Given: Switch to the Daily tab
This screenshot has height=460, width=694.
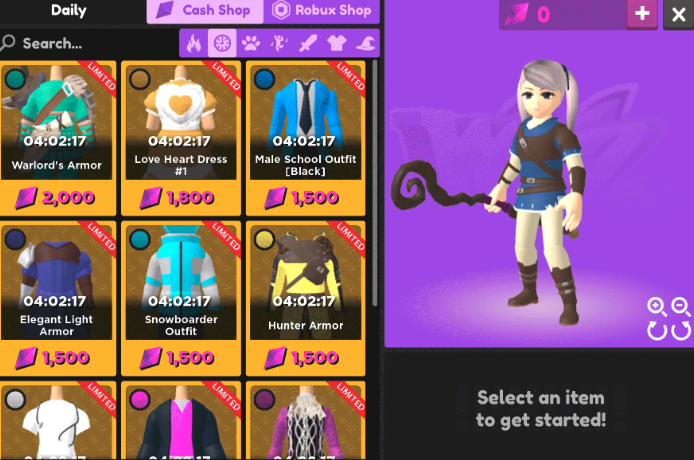Looking at the screenshot, I should [x=69, y=11].
